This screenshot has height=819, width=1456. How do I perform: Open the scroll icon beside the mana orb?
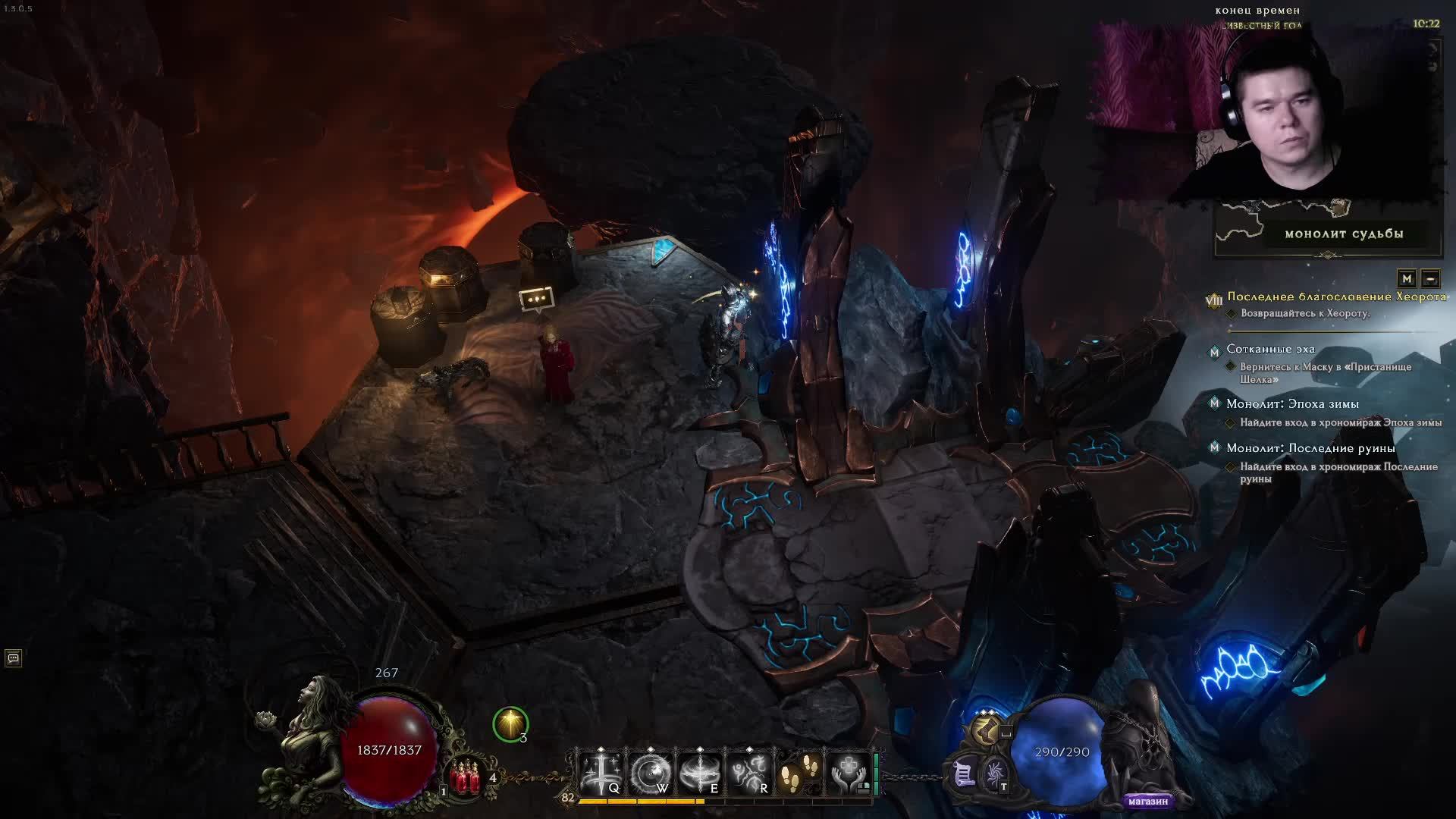tap(964, 774)
